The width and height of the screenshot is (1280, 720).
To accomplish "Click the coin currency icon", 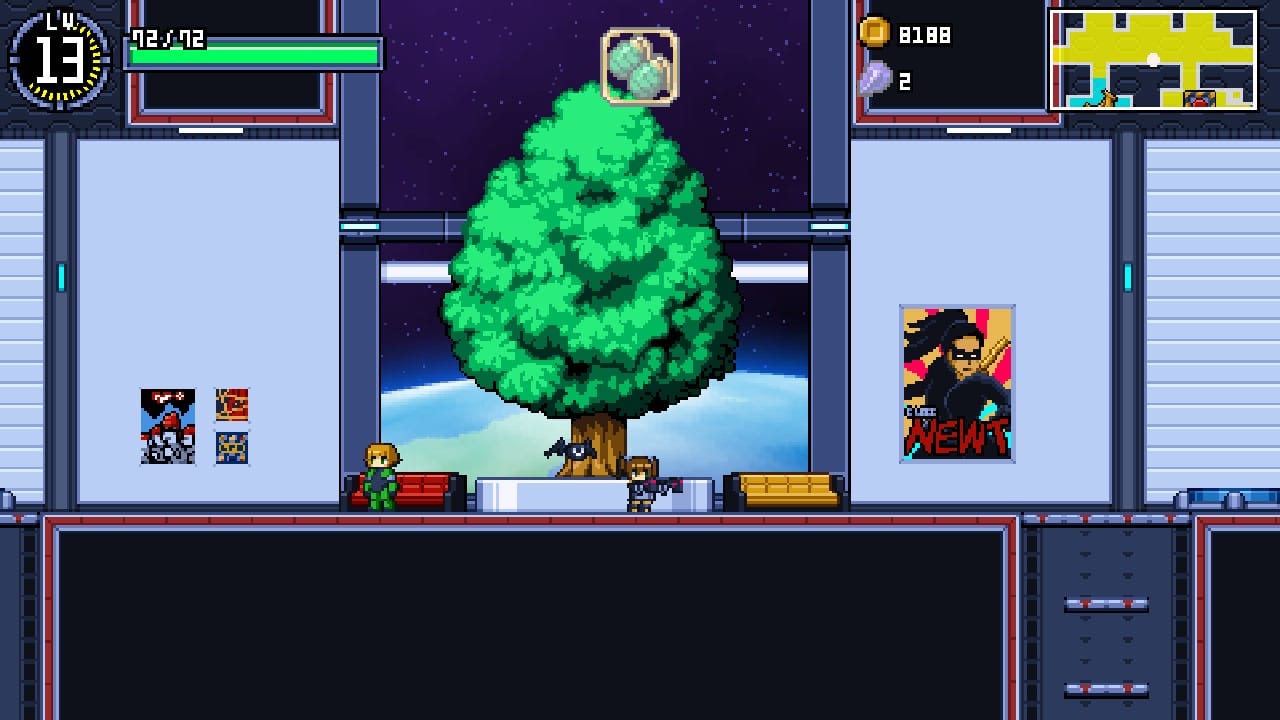I will point(877,33).
